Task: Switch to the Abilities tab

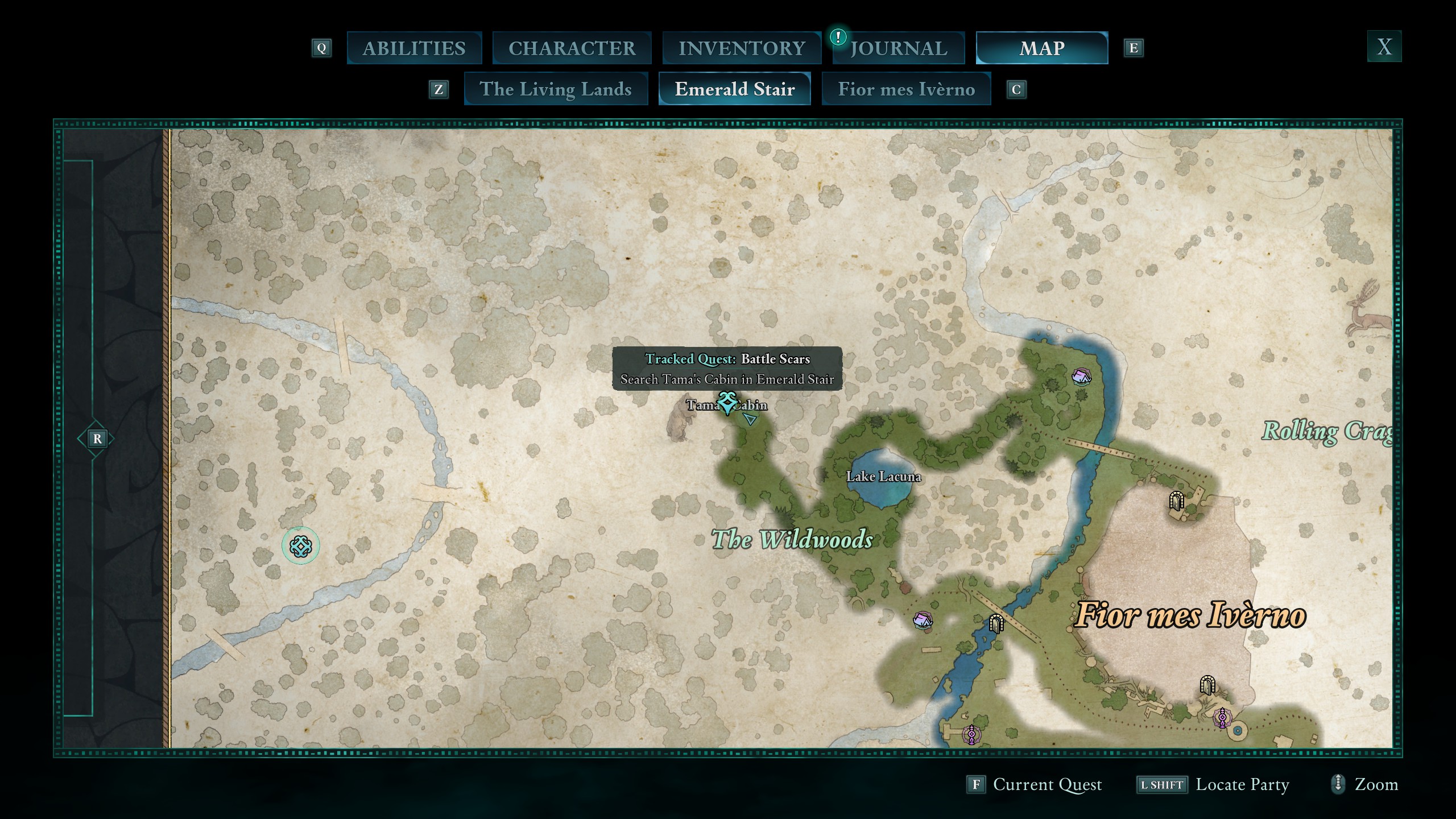Action: (414, 48)
